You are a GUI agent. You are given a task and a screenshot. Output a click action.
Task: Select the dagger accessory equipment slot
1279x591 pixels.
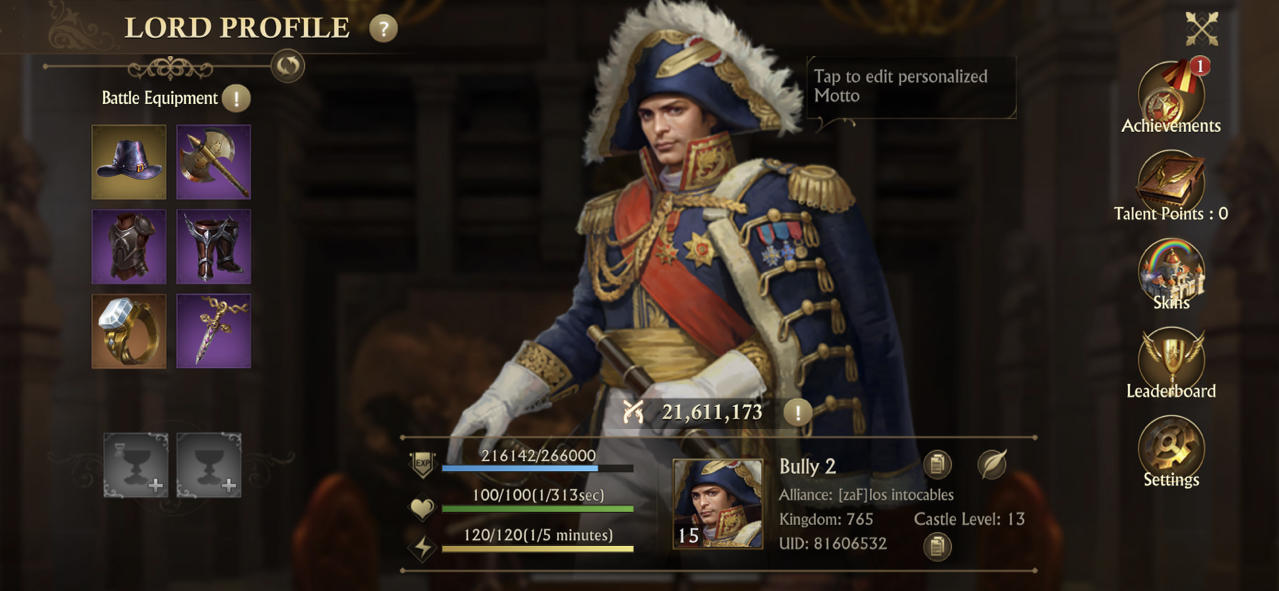point(213,331)
